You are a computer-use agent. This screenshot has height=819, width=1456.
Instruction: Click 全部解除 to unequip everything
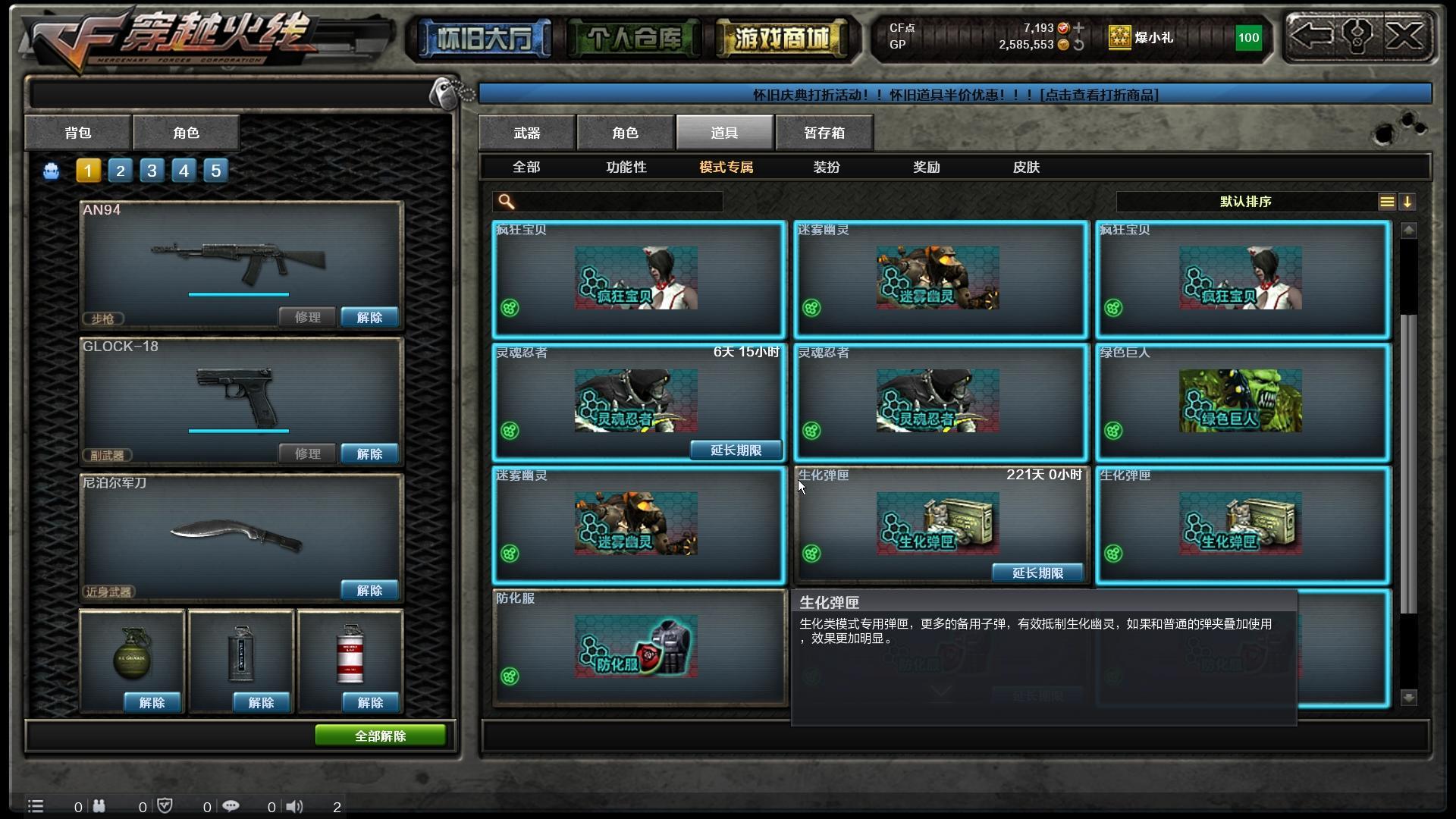tap(380, 736)
